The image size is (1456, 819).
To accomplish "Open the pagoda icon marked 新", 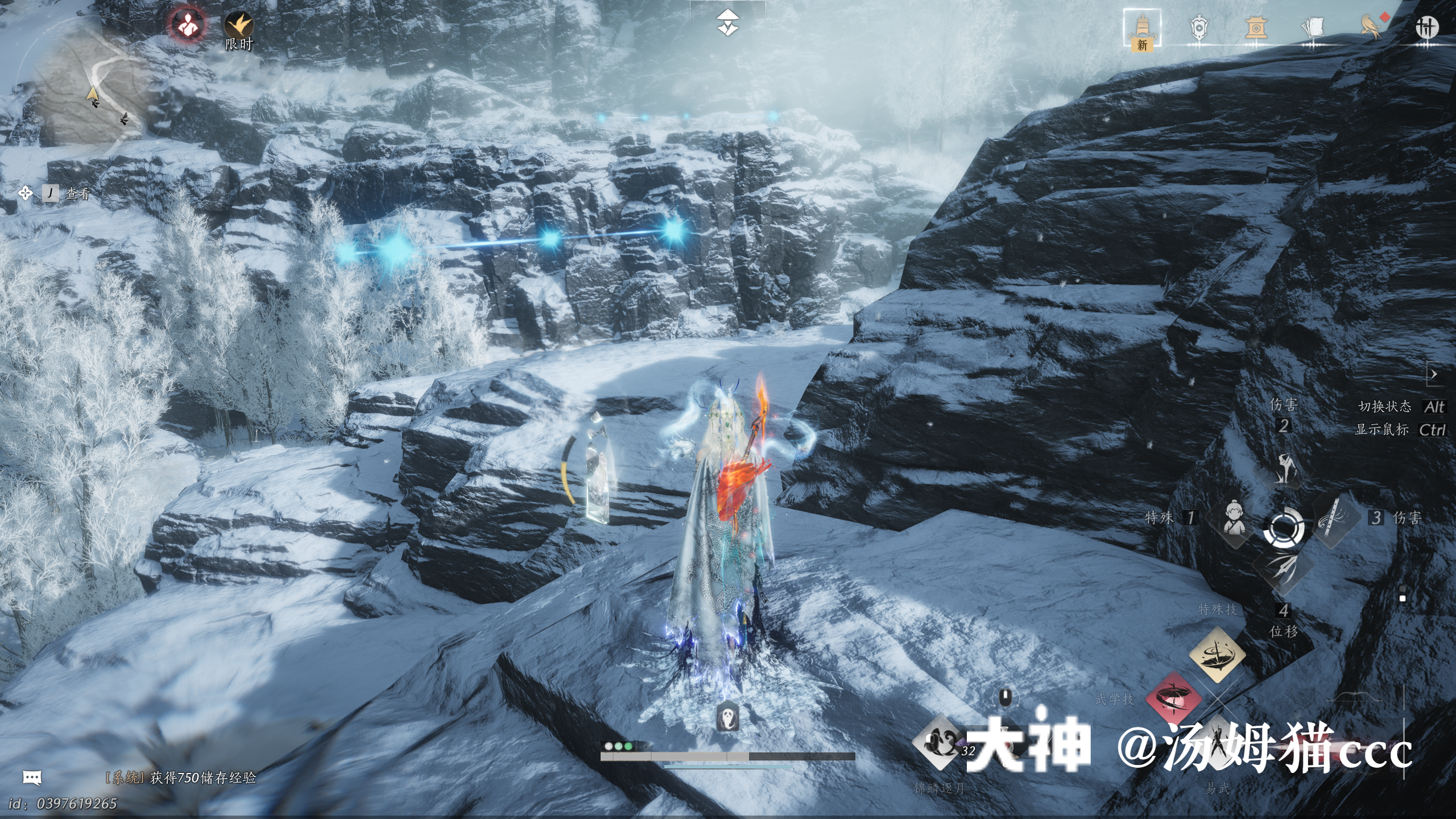I will tap(1141, 28).
